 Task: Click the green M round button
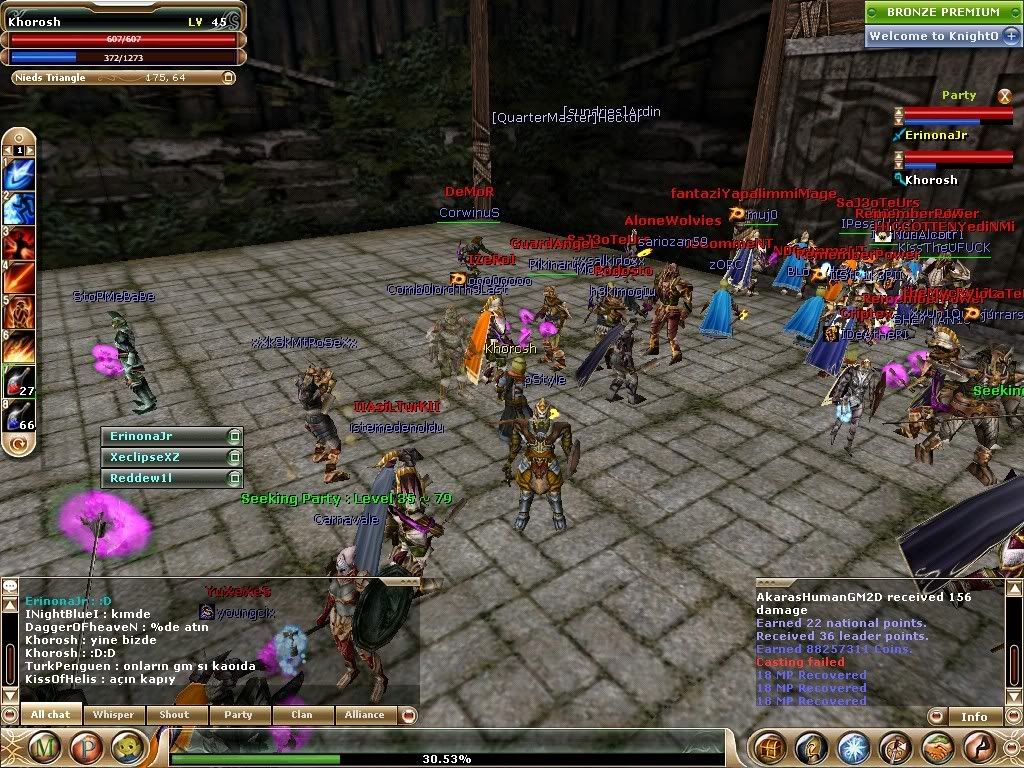pos(44,746)
